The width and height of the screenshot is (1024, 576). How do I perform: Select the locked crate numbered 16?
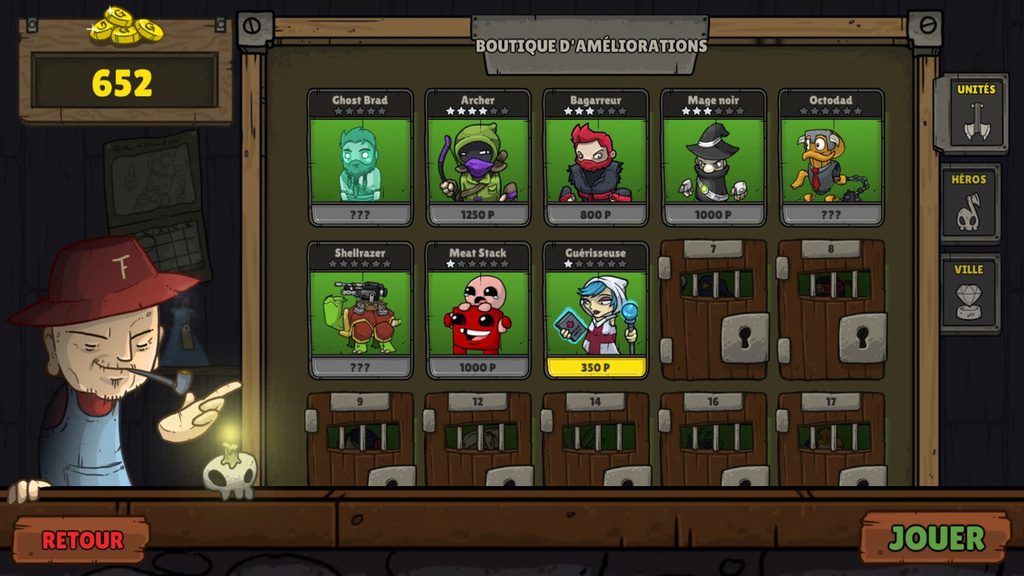pyautogui.click(x=714, y=440)
